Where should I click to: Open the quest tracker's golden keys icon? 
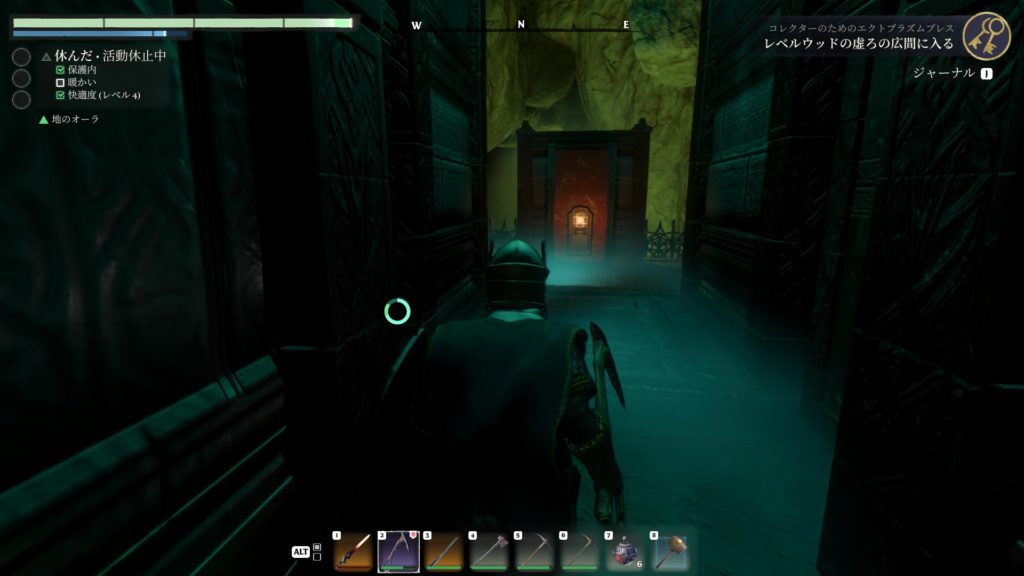[x=986, y=36]
